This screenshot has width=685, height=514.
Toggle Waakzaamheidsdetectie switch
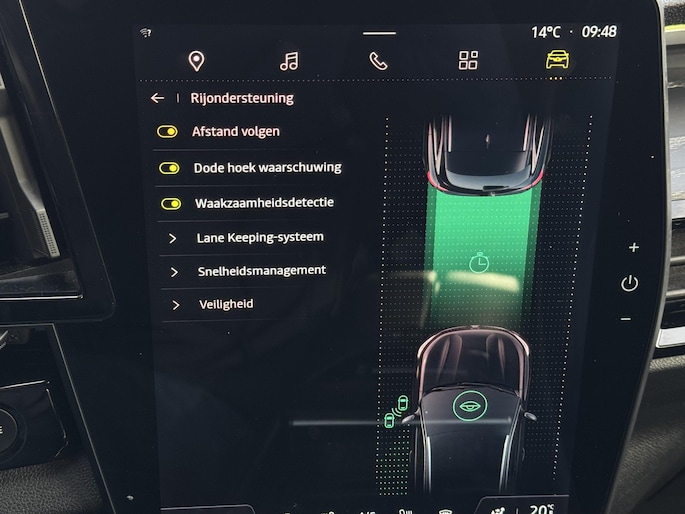click(x=171, y=203)
